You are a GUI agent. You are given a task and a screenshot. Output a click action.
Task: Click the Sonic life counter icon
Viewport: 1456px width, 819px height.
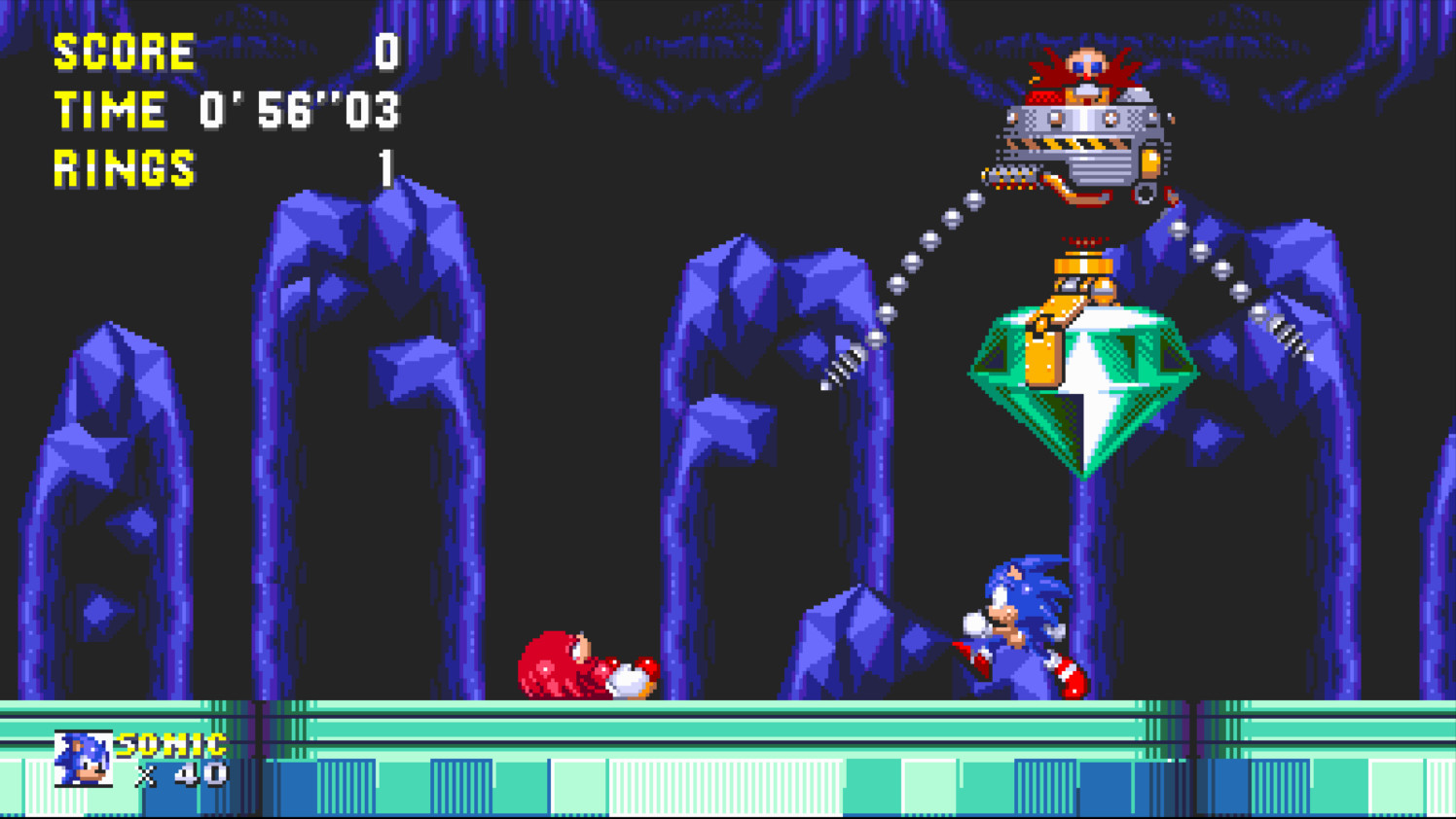pyautogui.click(x=83, y=756)
